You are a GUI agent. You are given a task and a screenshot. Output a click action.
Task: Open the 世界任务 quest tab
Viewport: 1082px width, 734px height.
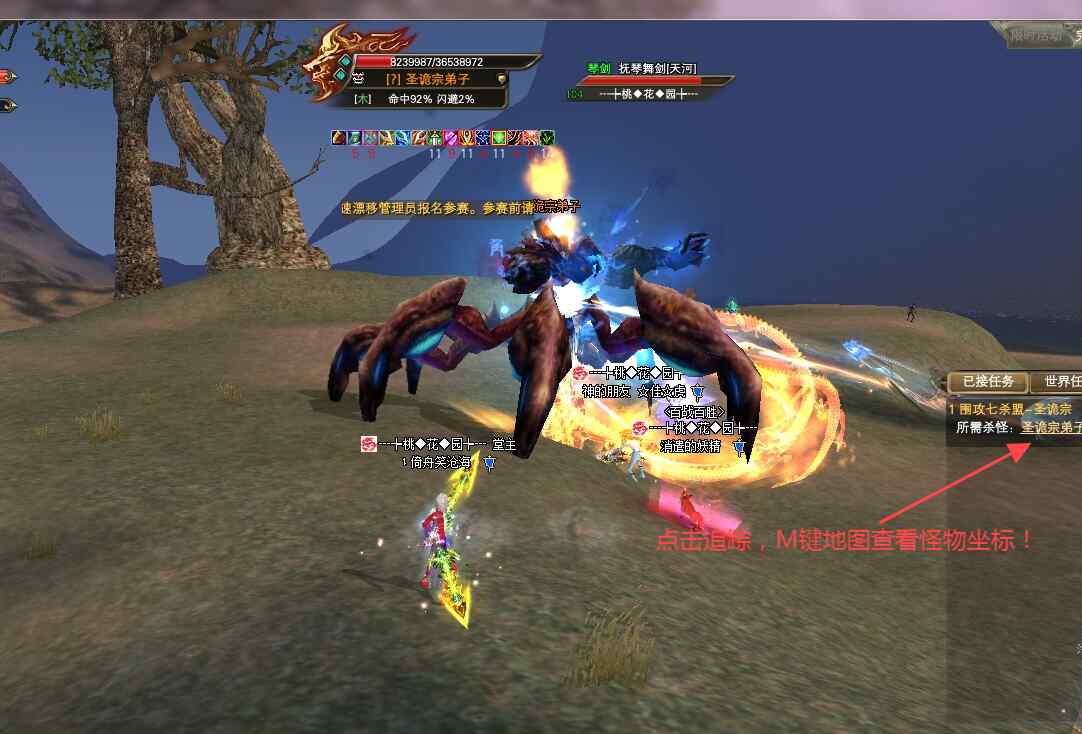(x=1060, y=382)
